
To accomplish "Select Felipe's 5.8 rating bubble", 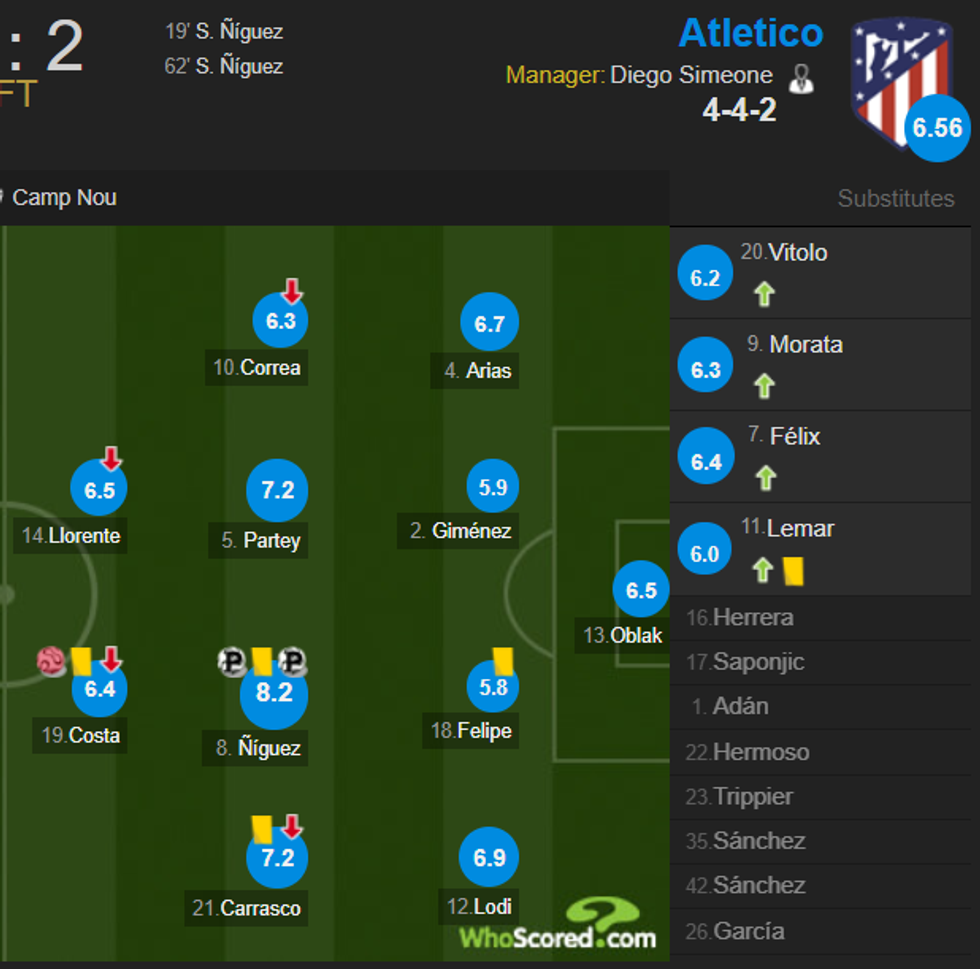I will point(493,687).
